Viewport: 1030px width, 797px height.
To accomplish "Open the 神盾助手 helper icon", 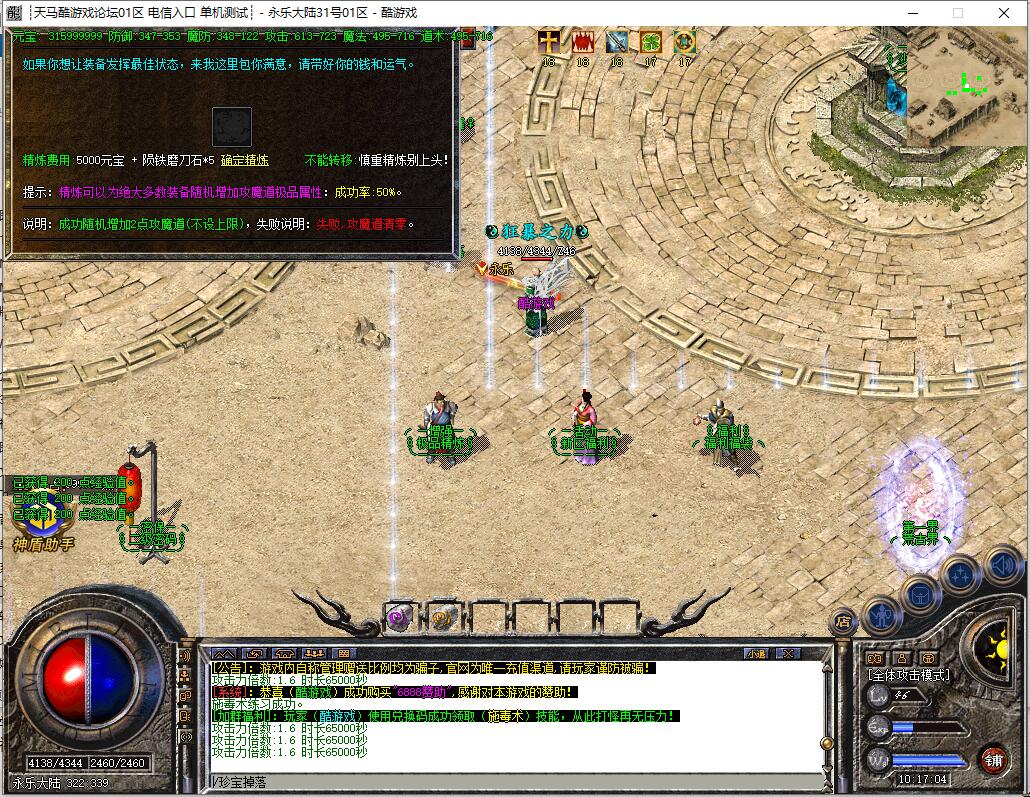I will pyautogui.click(x=42, y=521).
